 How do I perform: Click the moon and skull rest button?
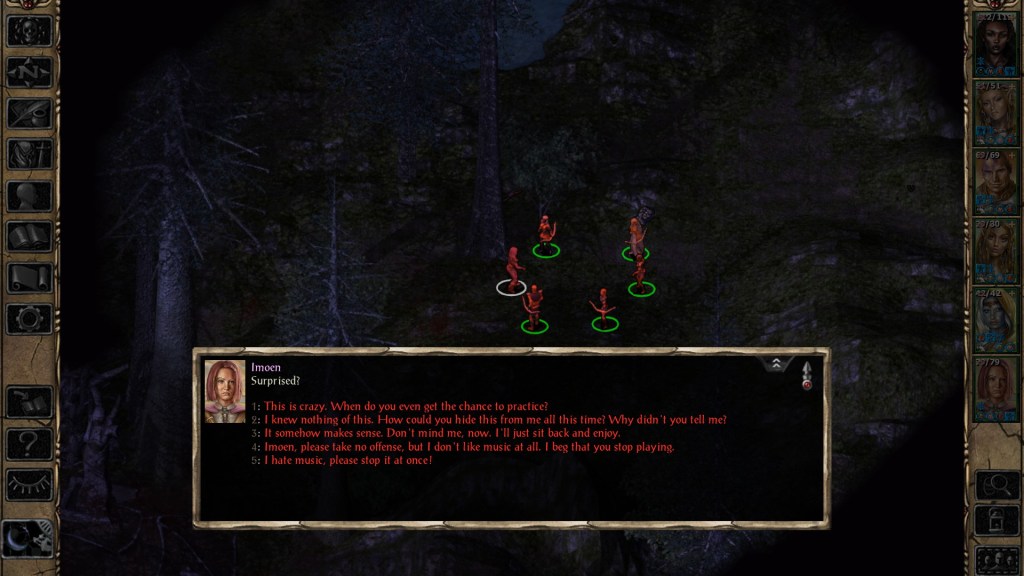[29, 539]
